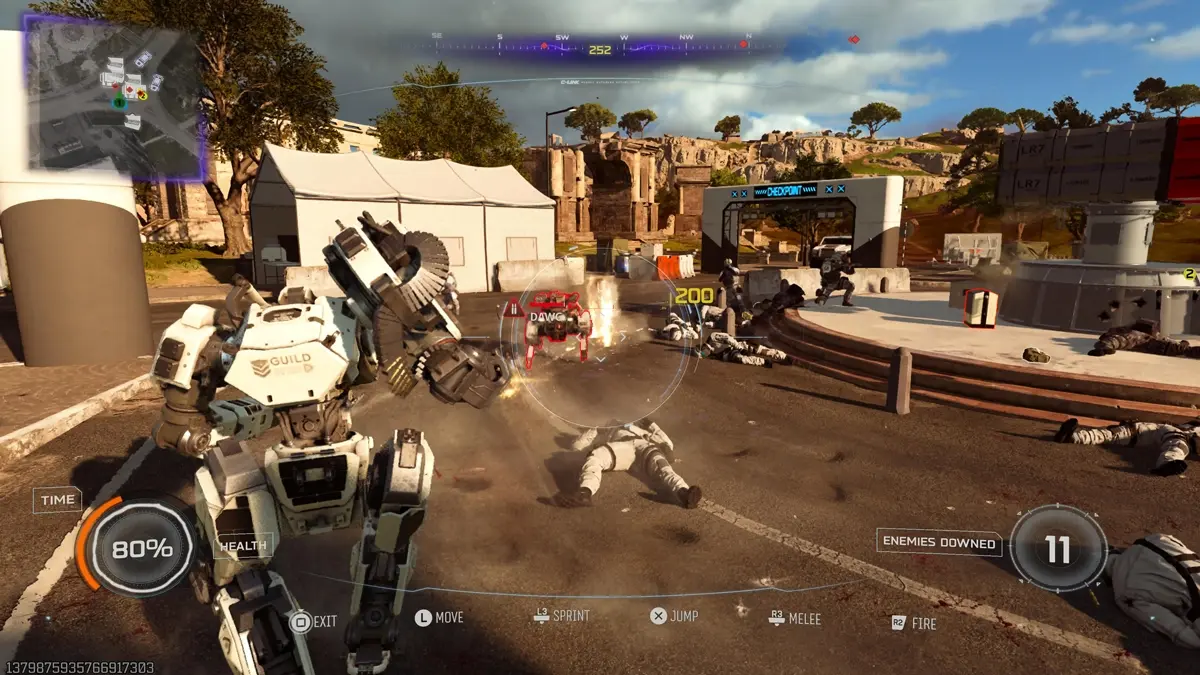Open the minimap in the corner

pos(113,97)
